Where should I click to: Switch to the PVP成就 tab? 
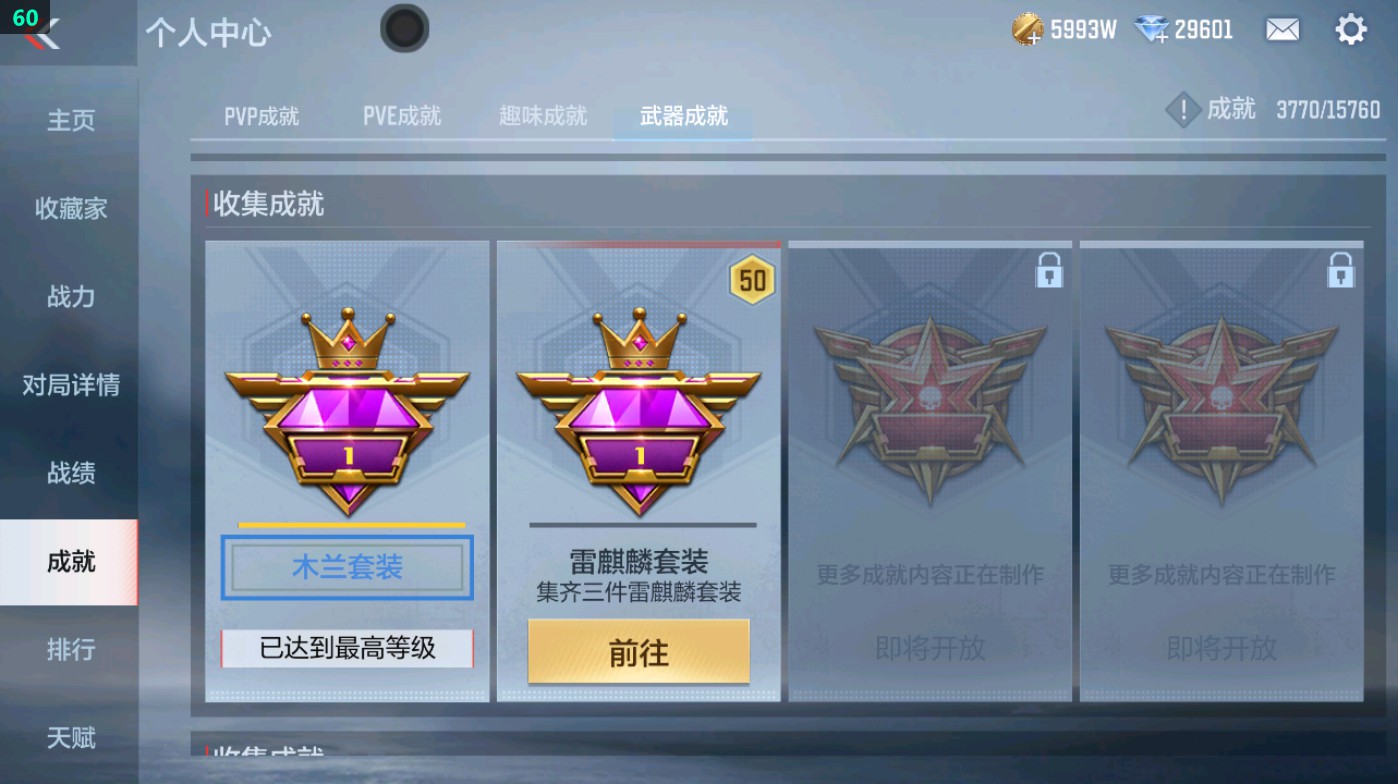pos(260,115)
